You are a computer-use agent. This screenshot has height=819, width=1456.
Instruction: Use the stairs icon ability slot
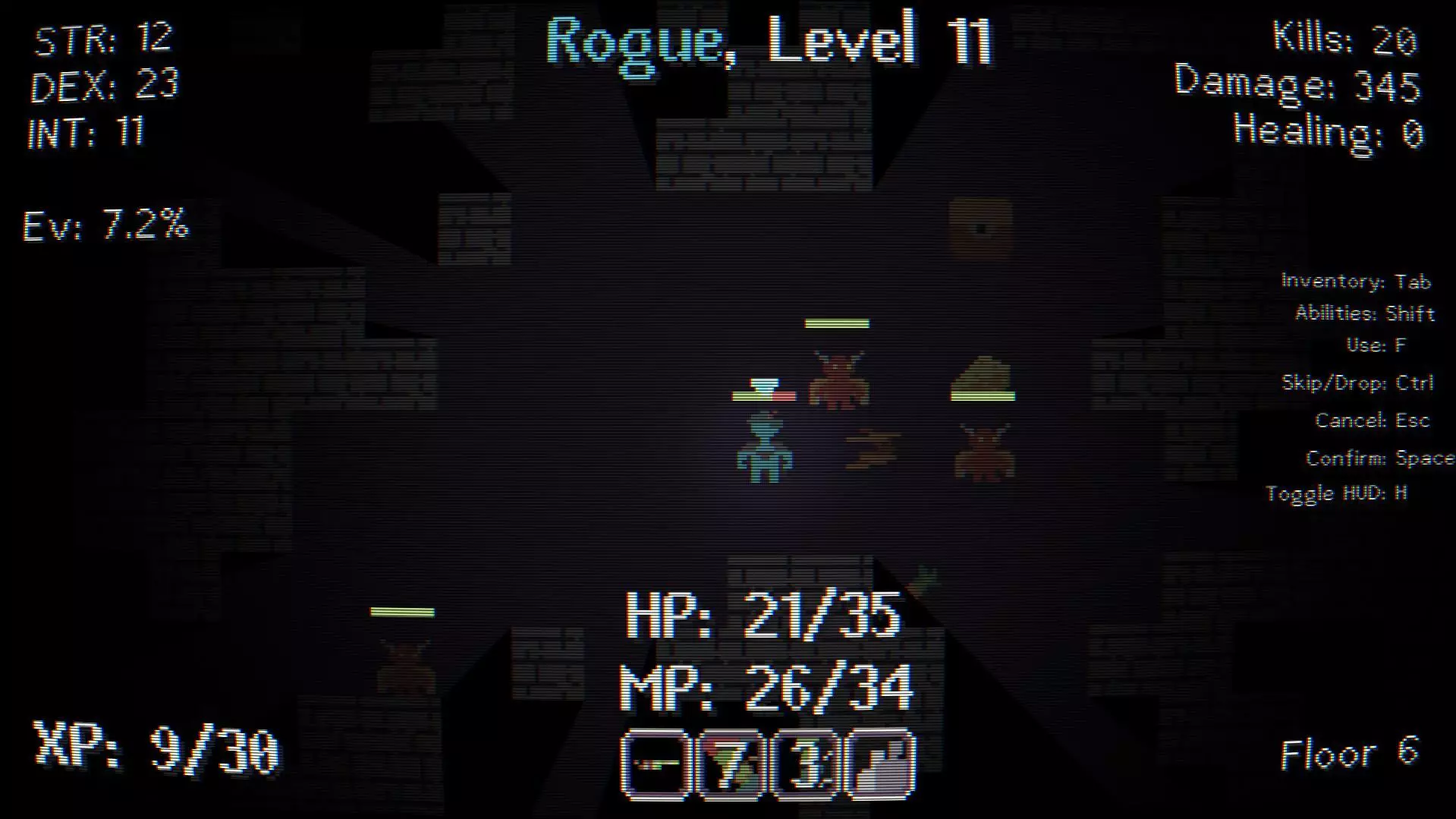point(880,765)
